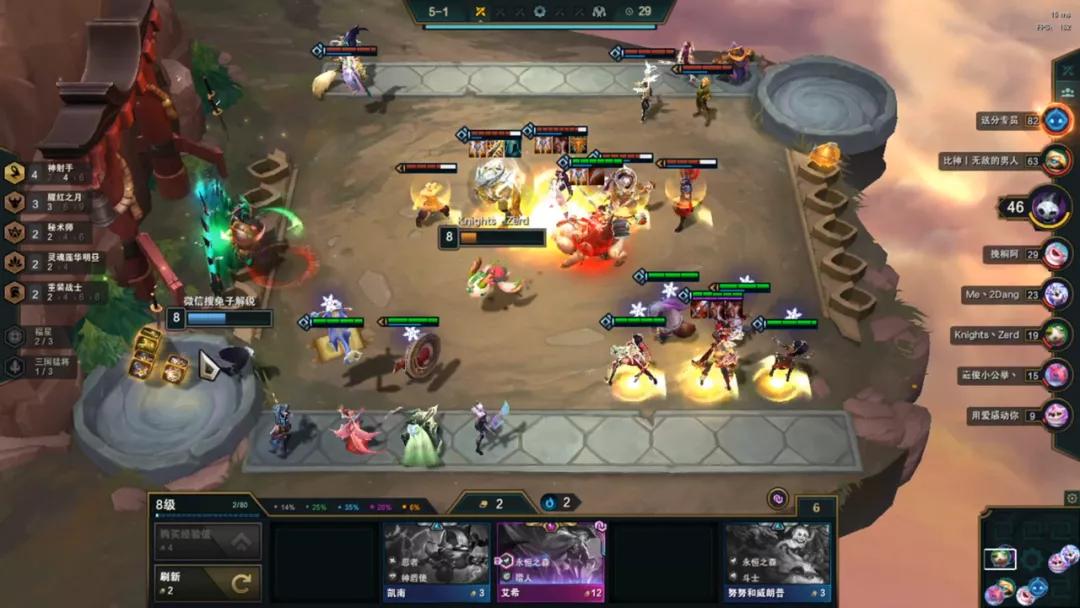Image resolution: width=1080 pixels, height=608 pixels.
Task: Buy the 努努和威朗普 (Nunu) champion card
Action: click(x=777, y=561)
